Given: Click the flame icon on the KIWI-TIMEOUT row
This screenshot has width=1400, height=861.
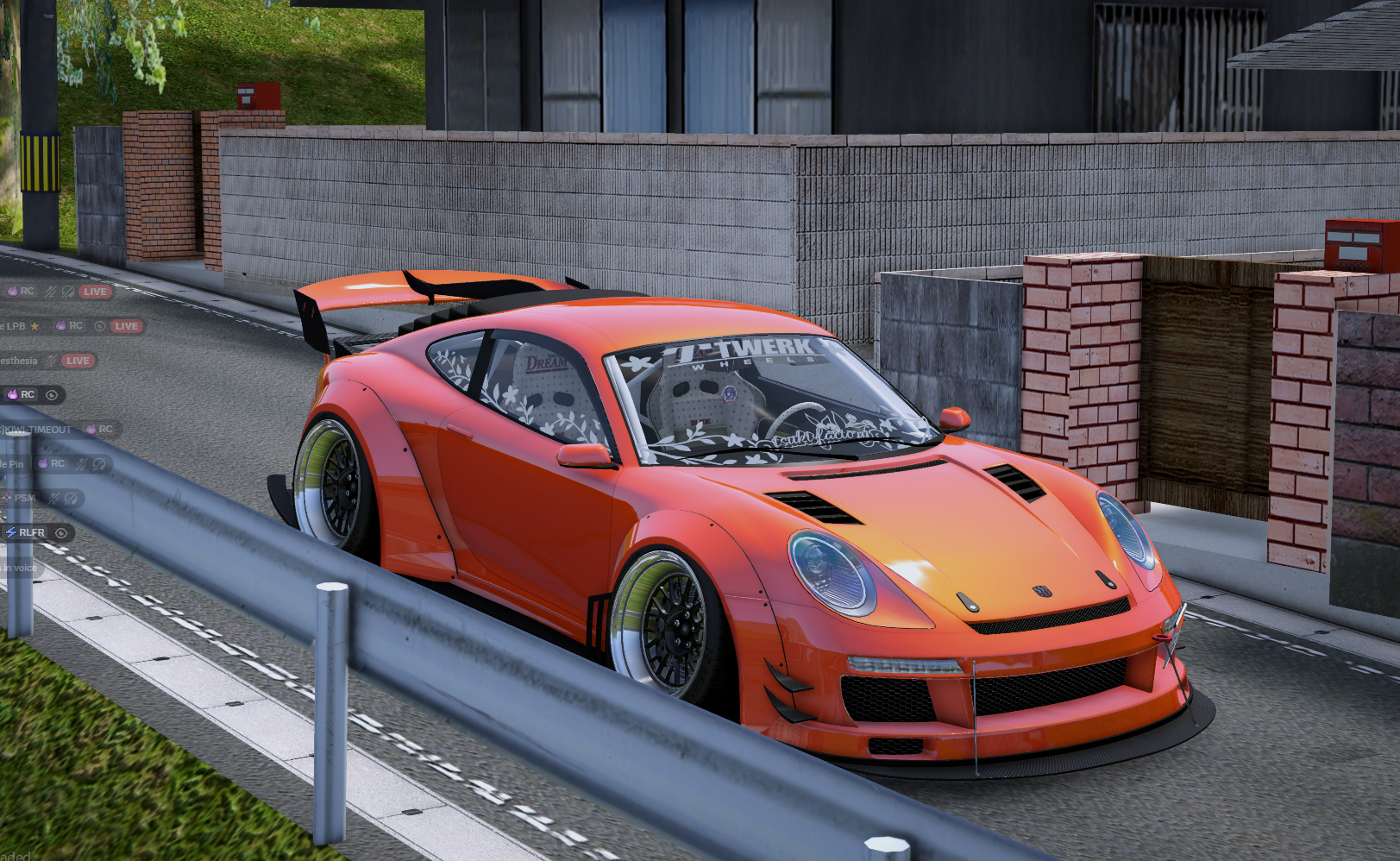Looking at the screenshot, I should click(x=91, y=428).
